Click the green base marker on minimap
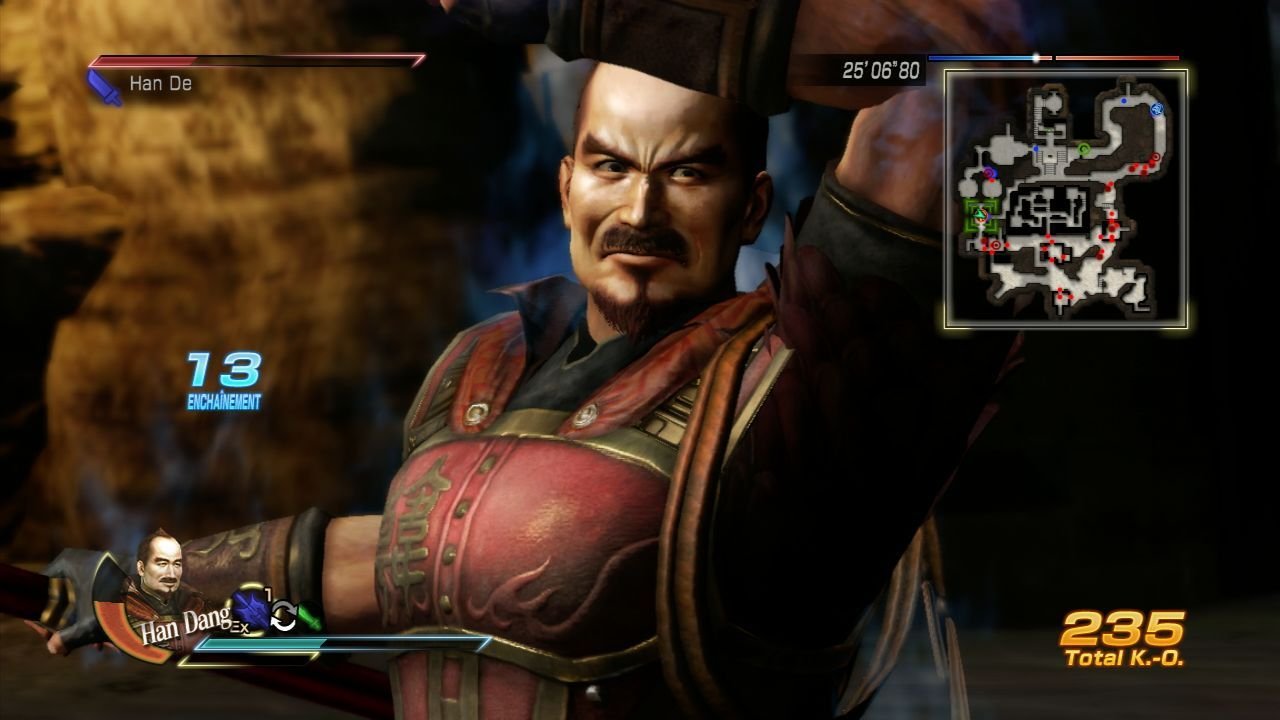Viewport: 1280px width, 720px height. pyautogui.click(x=980, y=214)
